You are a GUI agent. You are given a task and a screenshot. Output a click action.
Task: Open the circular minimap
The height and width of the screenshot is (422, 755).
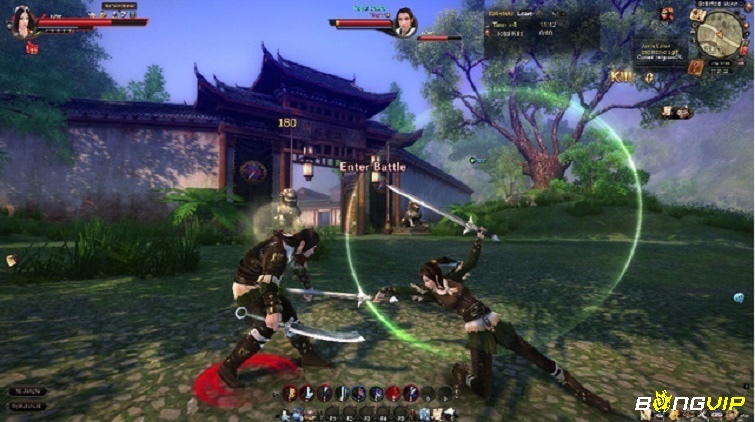(x=718, y=35)
